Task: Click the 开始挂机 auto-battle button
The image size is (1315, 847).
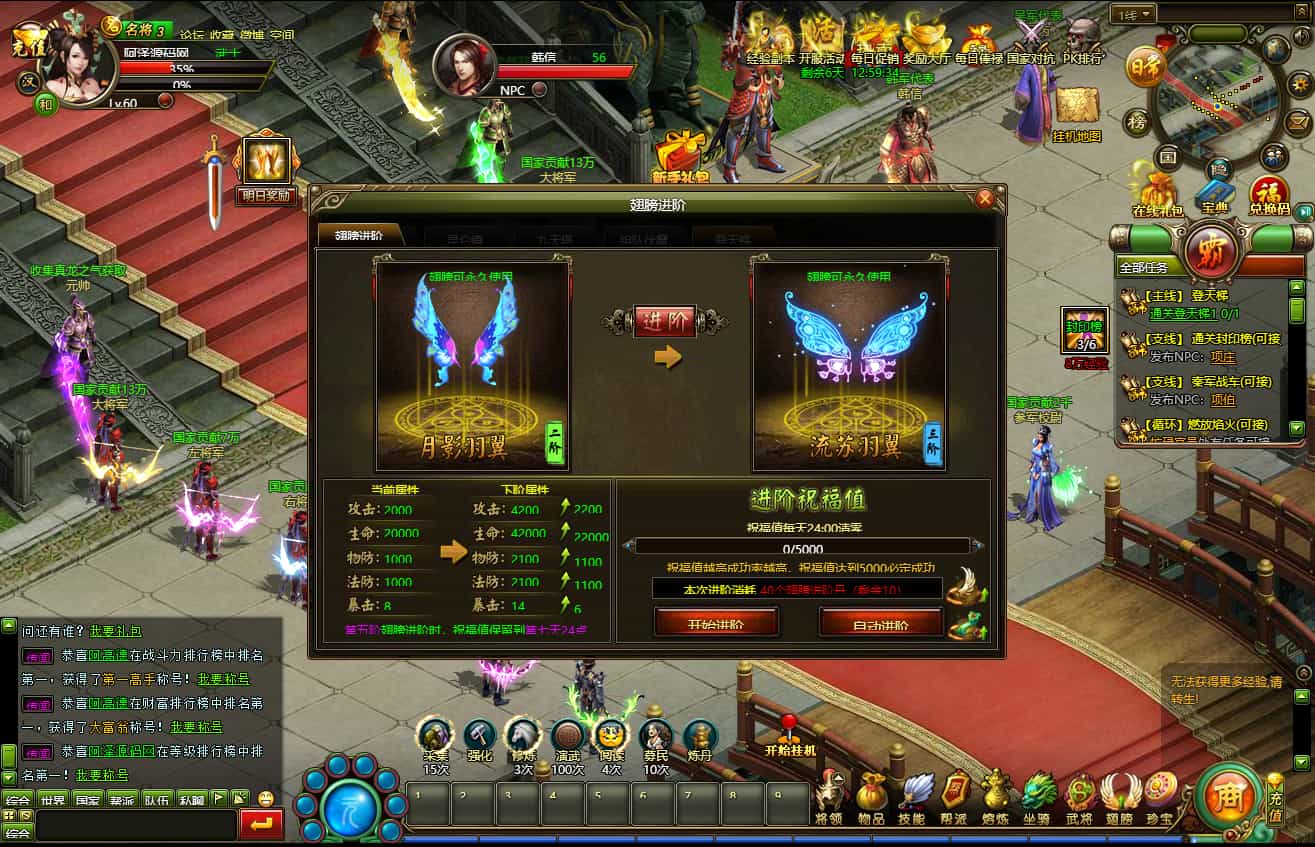Action: [x=789, y=736]
